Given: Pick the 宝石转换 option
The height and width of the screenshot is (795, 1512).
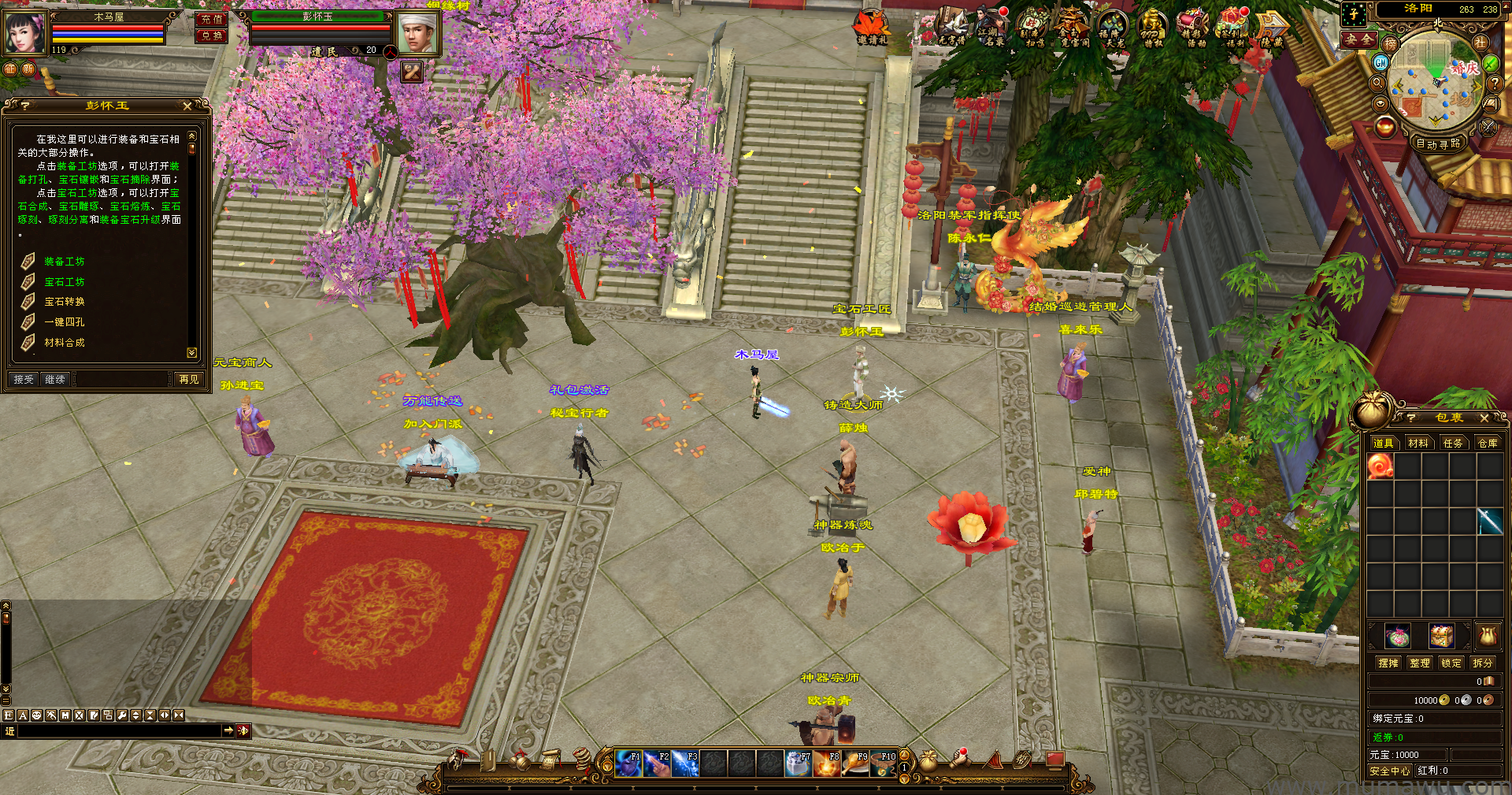Looking at the screenshot, I should click(64, 302).
